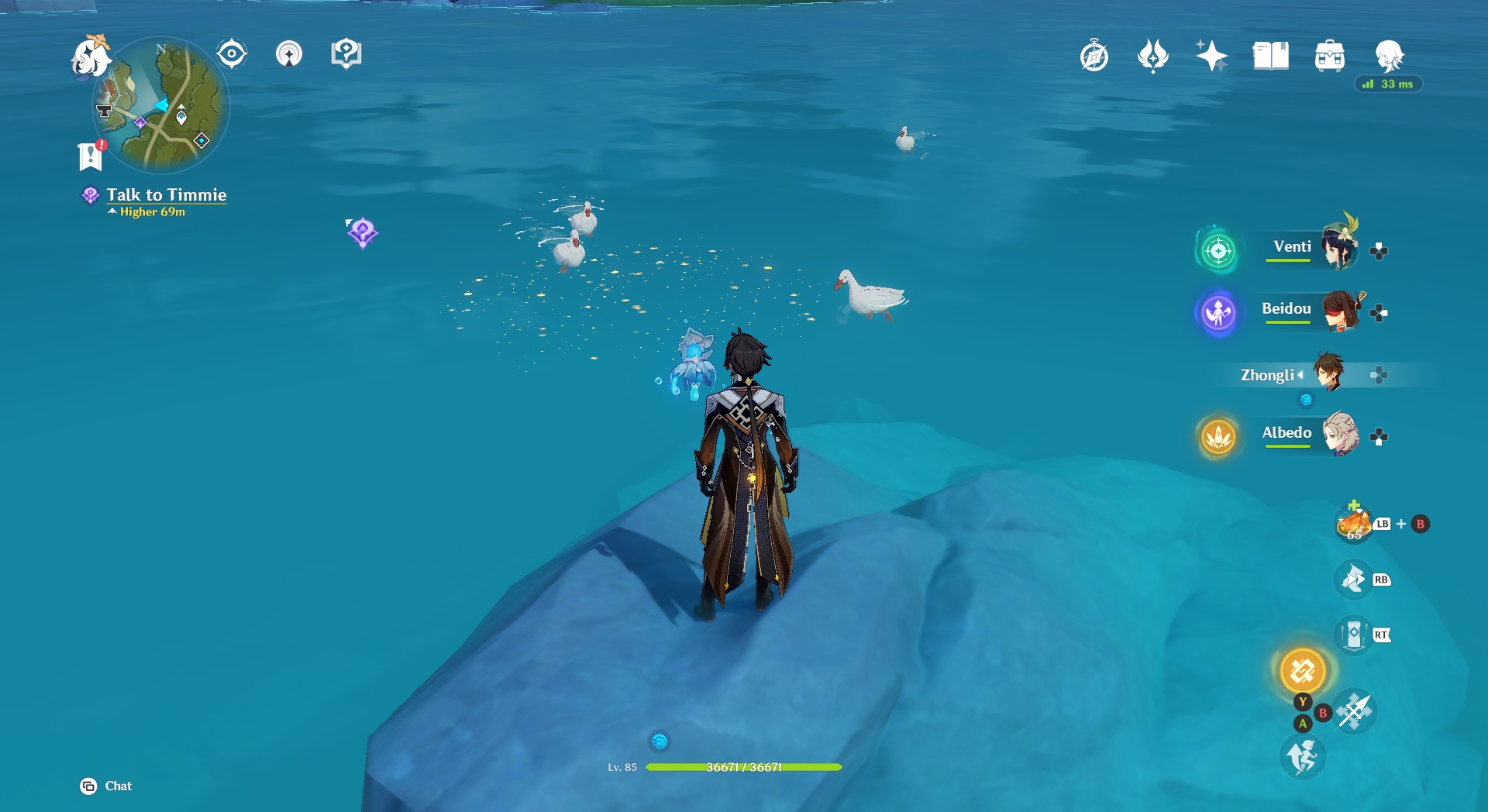
Task: Open the Wish four-point star icon
Action: (x=1211, y=56)
